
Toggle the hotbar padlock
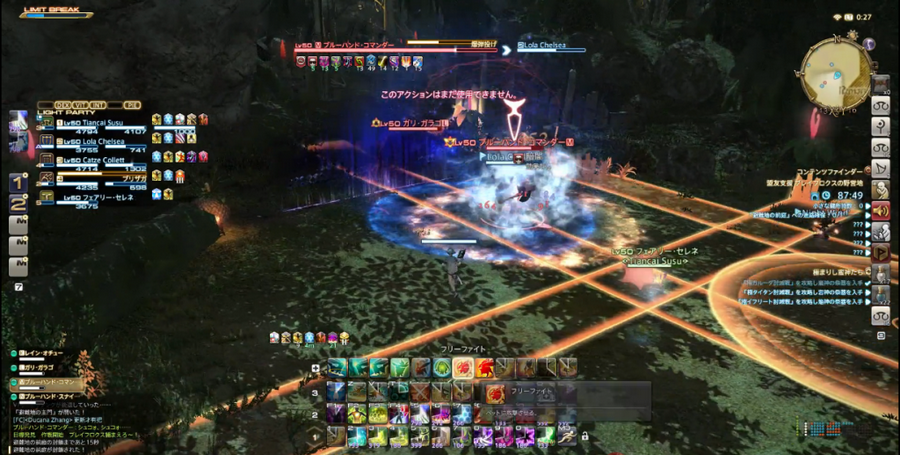coord(584,436)
